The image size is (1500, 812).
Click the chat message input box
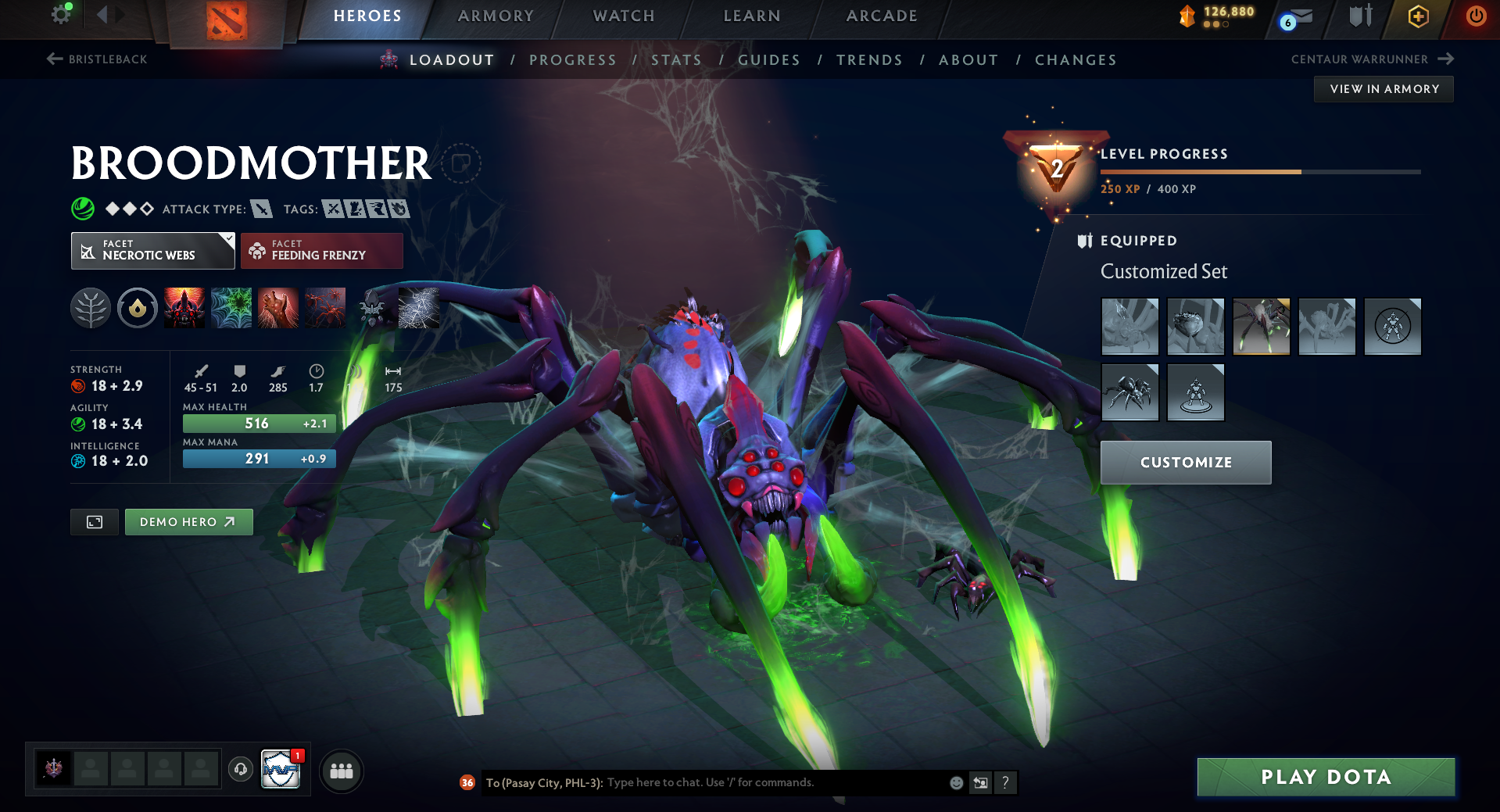(774, 782)
